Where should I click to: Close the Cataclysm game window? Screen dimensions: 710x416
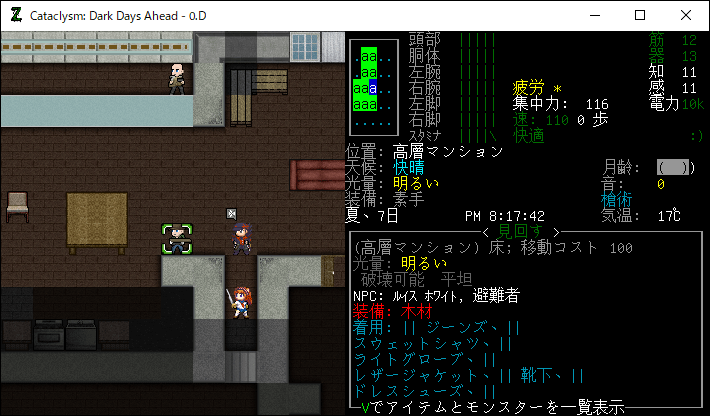(x=685, y=15)
